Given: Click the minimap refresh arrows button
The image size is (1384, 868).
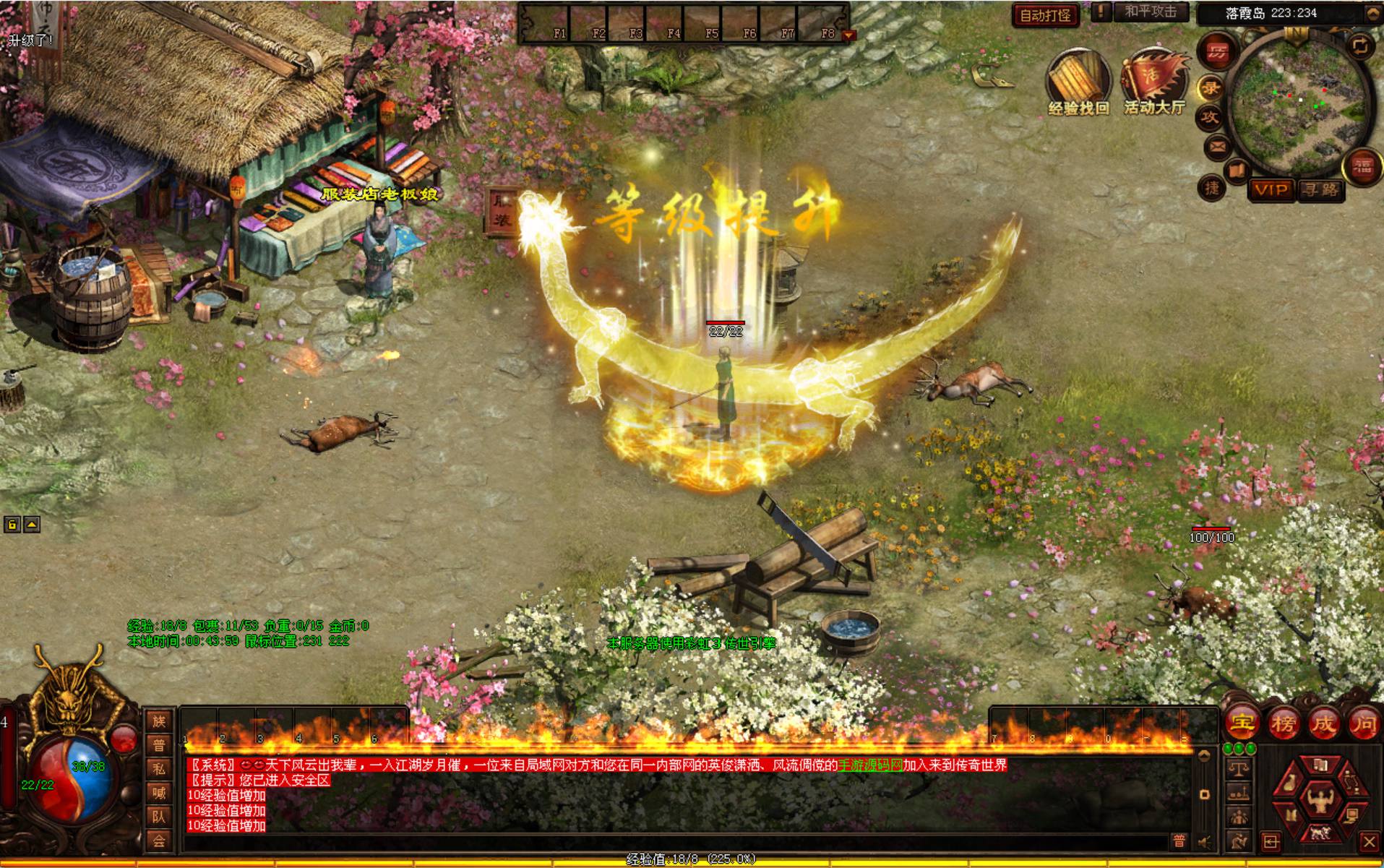Looking at the screenshot, I should [1360, 46].
